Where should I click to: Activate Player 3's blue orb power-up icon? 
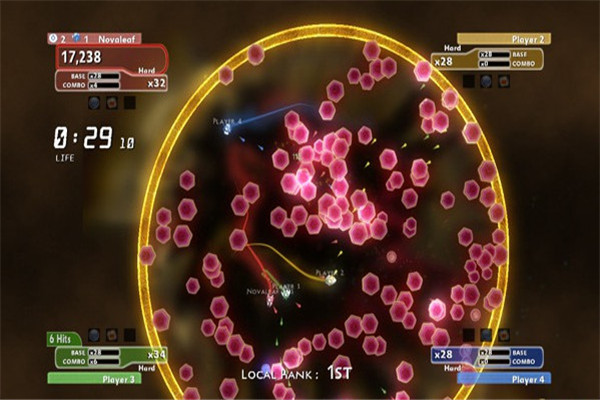[94, 335]
